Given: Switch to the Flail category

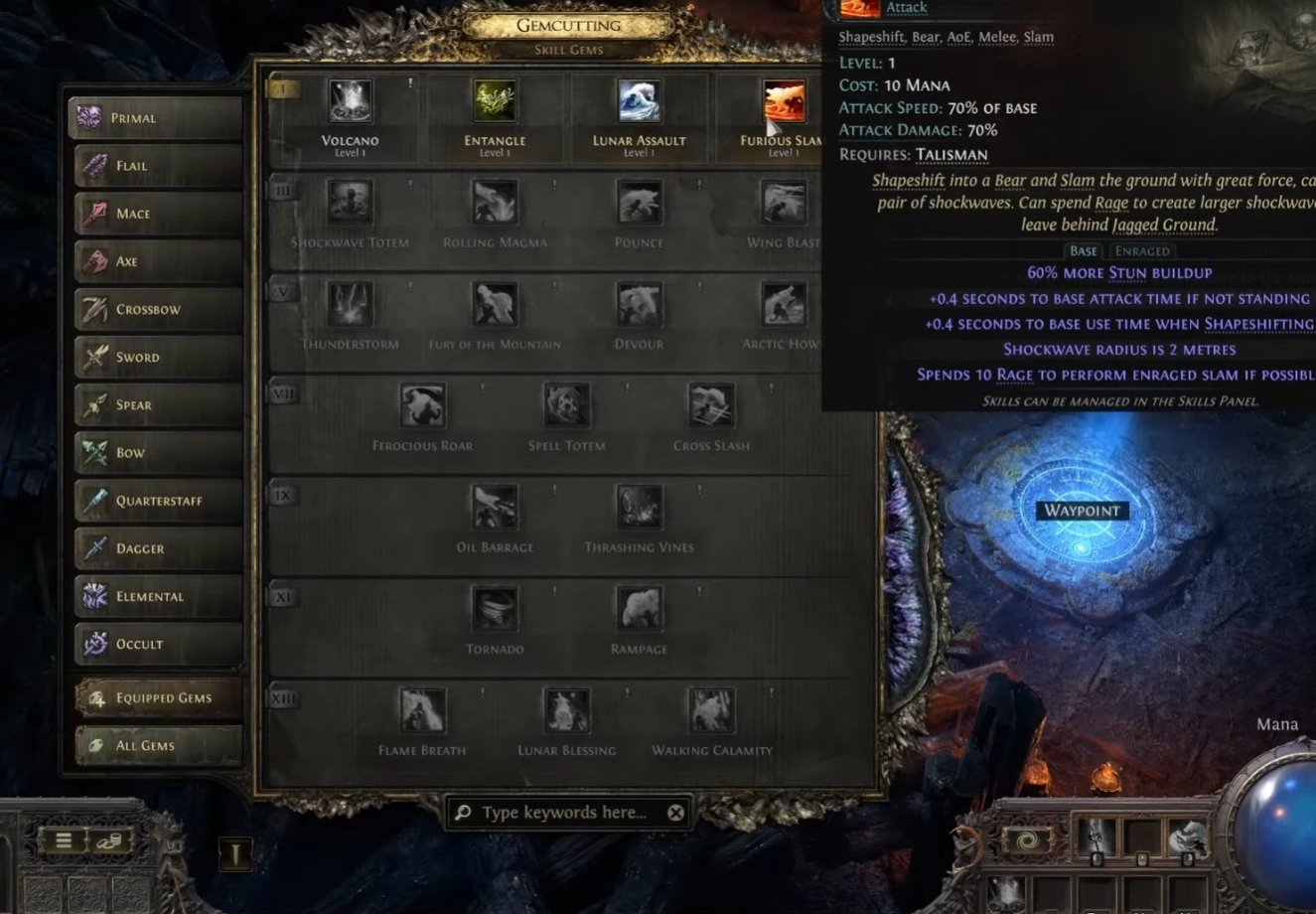Looking at the screenshot, I should tap(156, 166).
